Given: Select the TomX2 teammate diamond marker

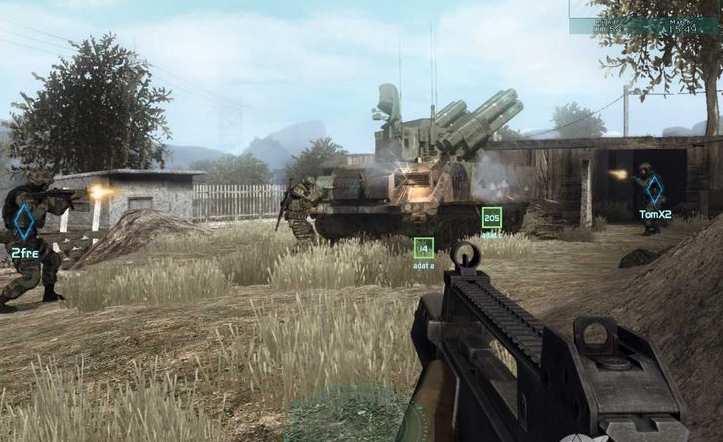Looking at the screenshot, I should [654, 190].
